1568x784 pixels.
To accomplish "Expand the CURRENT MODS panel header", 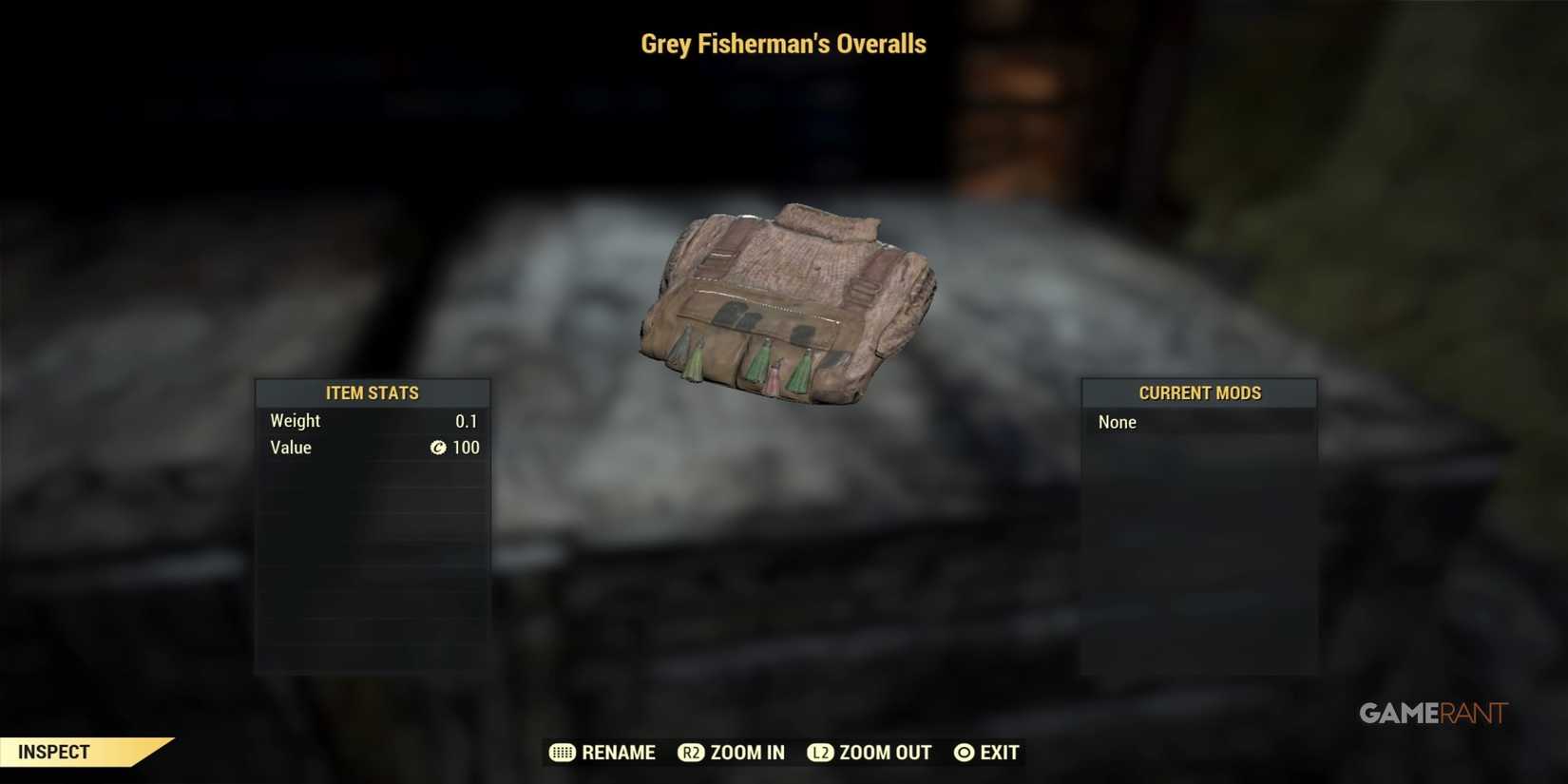I will [1199, 392].
